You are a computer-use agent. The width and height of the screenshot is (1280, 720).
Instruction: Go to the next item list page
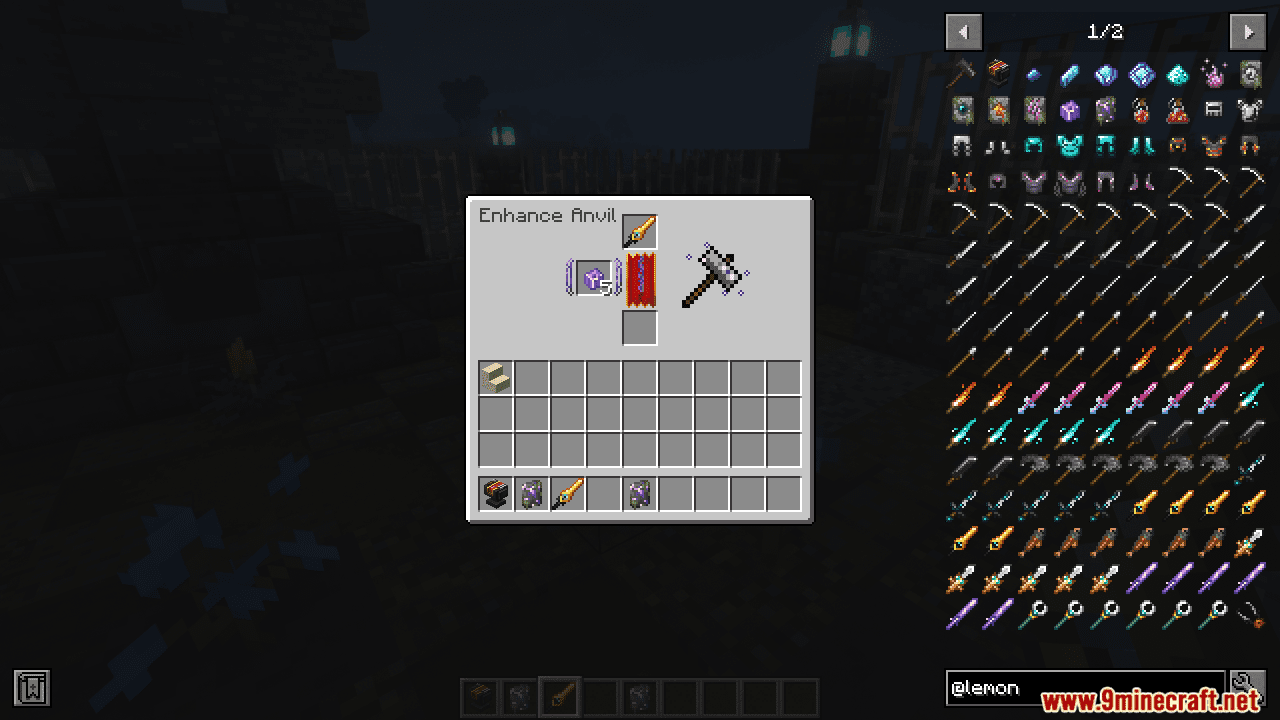tap(1248, 32)
